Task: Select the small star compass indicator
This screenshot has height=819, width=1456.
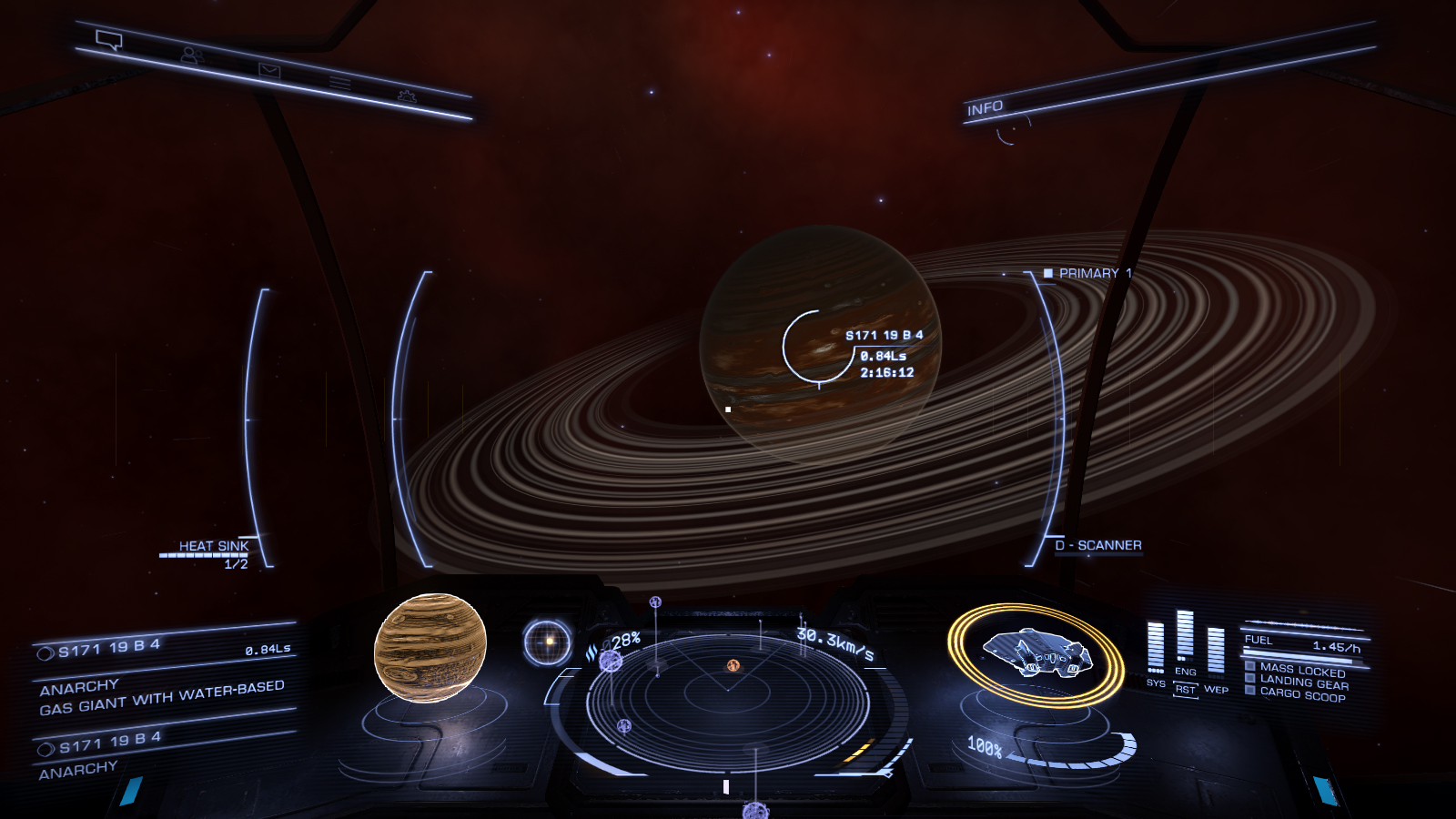Action: click(548, 642)
